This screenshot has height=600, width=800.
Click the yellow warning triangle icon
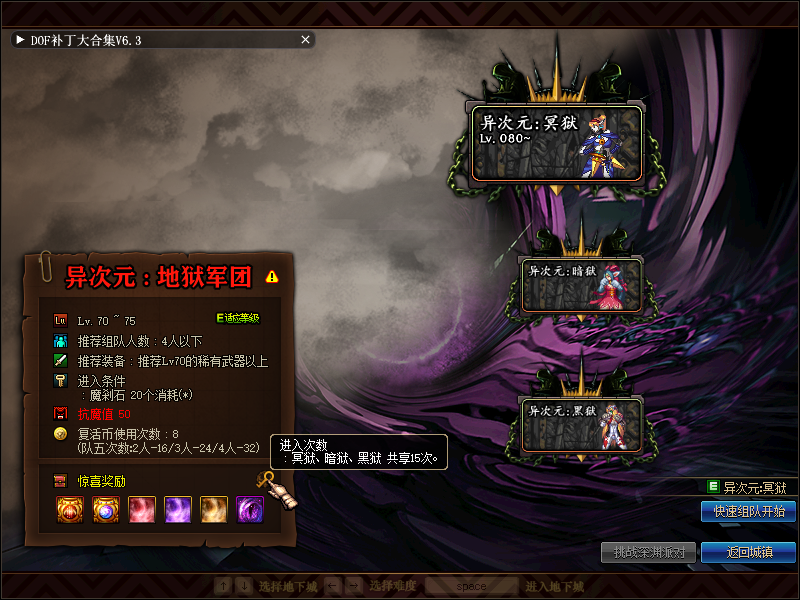tap(273, 276)
